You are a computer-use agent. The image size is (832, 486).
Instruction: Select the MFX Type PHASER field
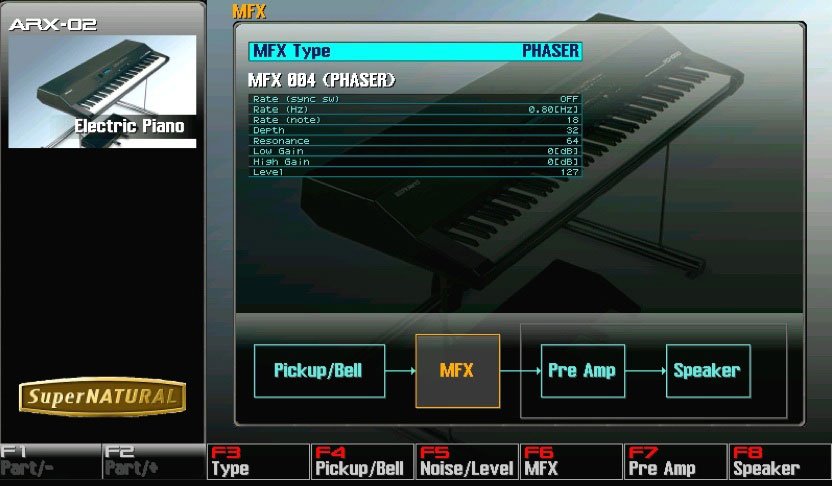pos(414,51)
